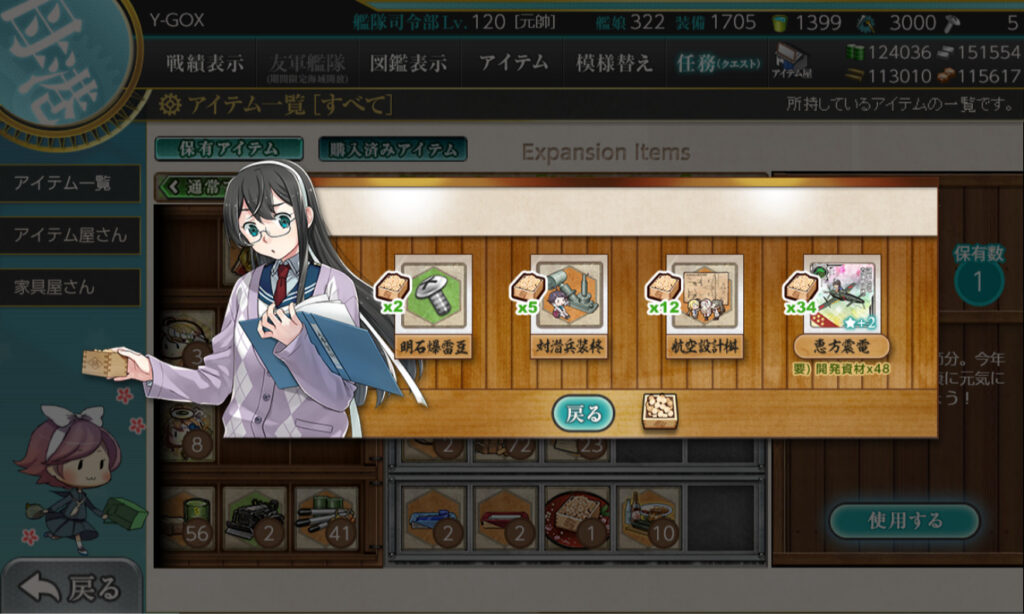Open the 図鑑表示 encyclopedia menu
This screenshot has height=614, width=1024.
click(408, 63)
